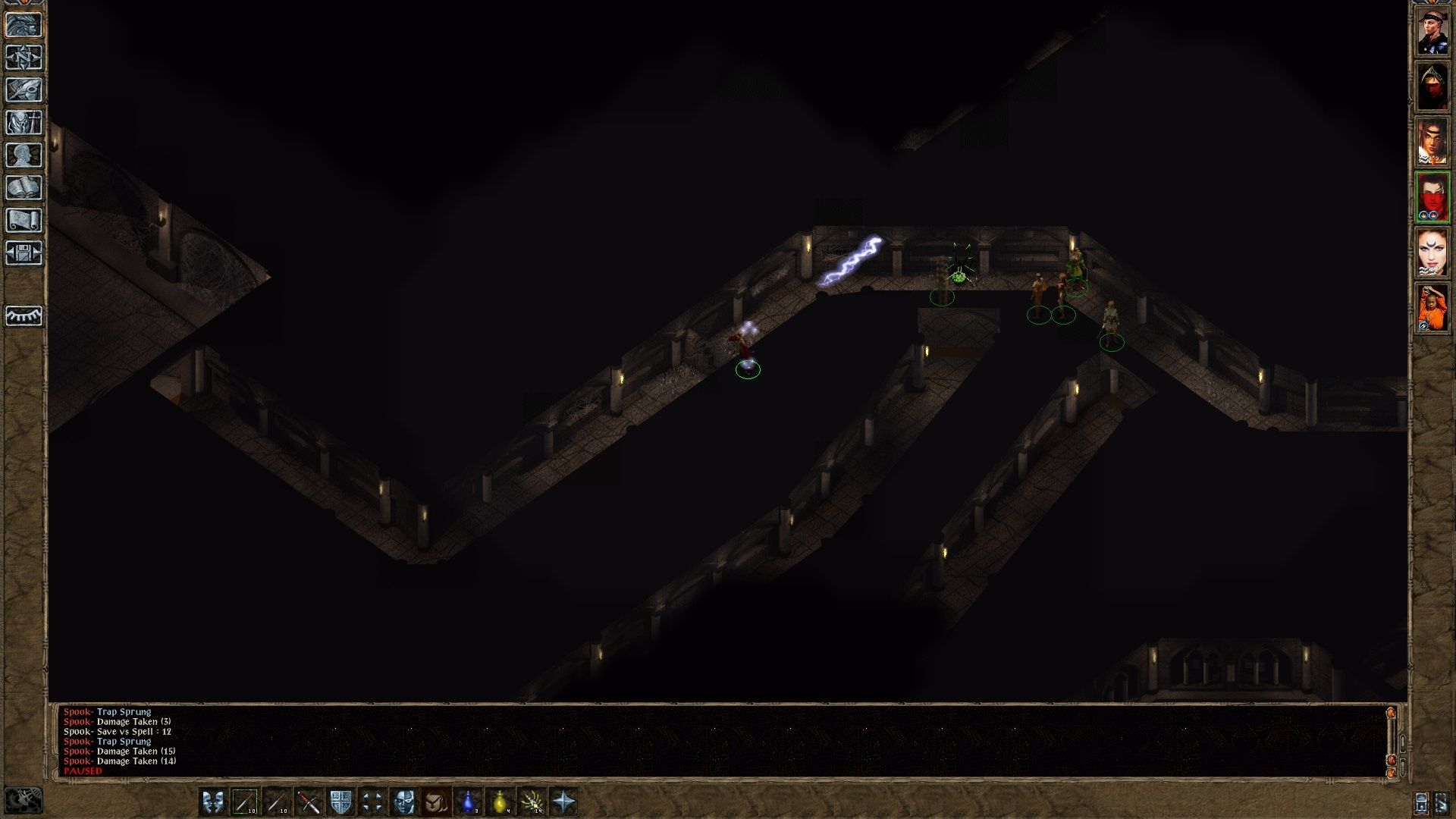Start dialogue using the twin masks icon
1456x819 pixels.
tap(213, 799)
